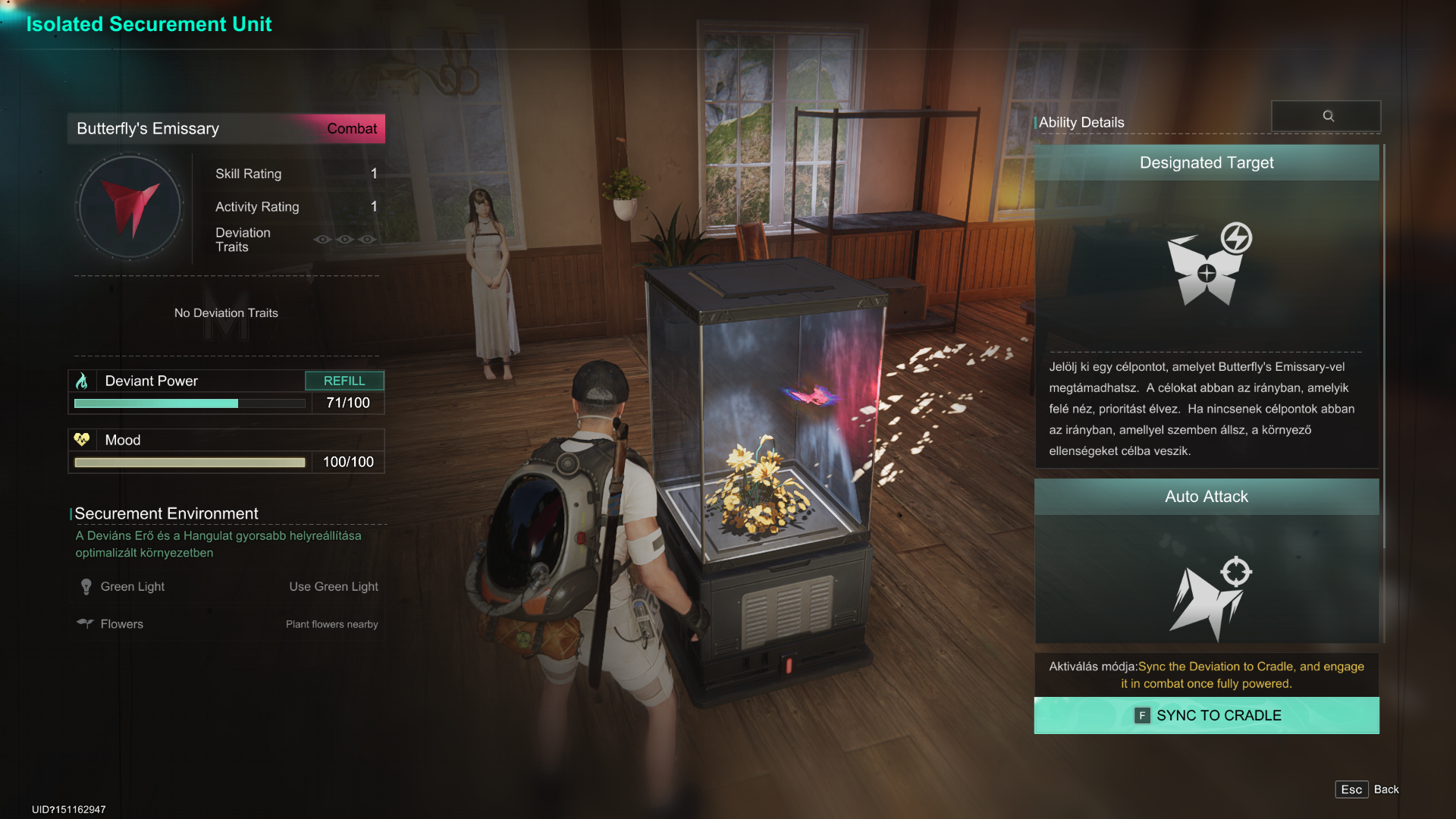
Task: Select the Green Light environment row
Action: (x=227, y=586)
